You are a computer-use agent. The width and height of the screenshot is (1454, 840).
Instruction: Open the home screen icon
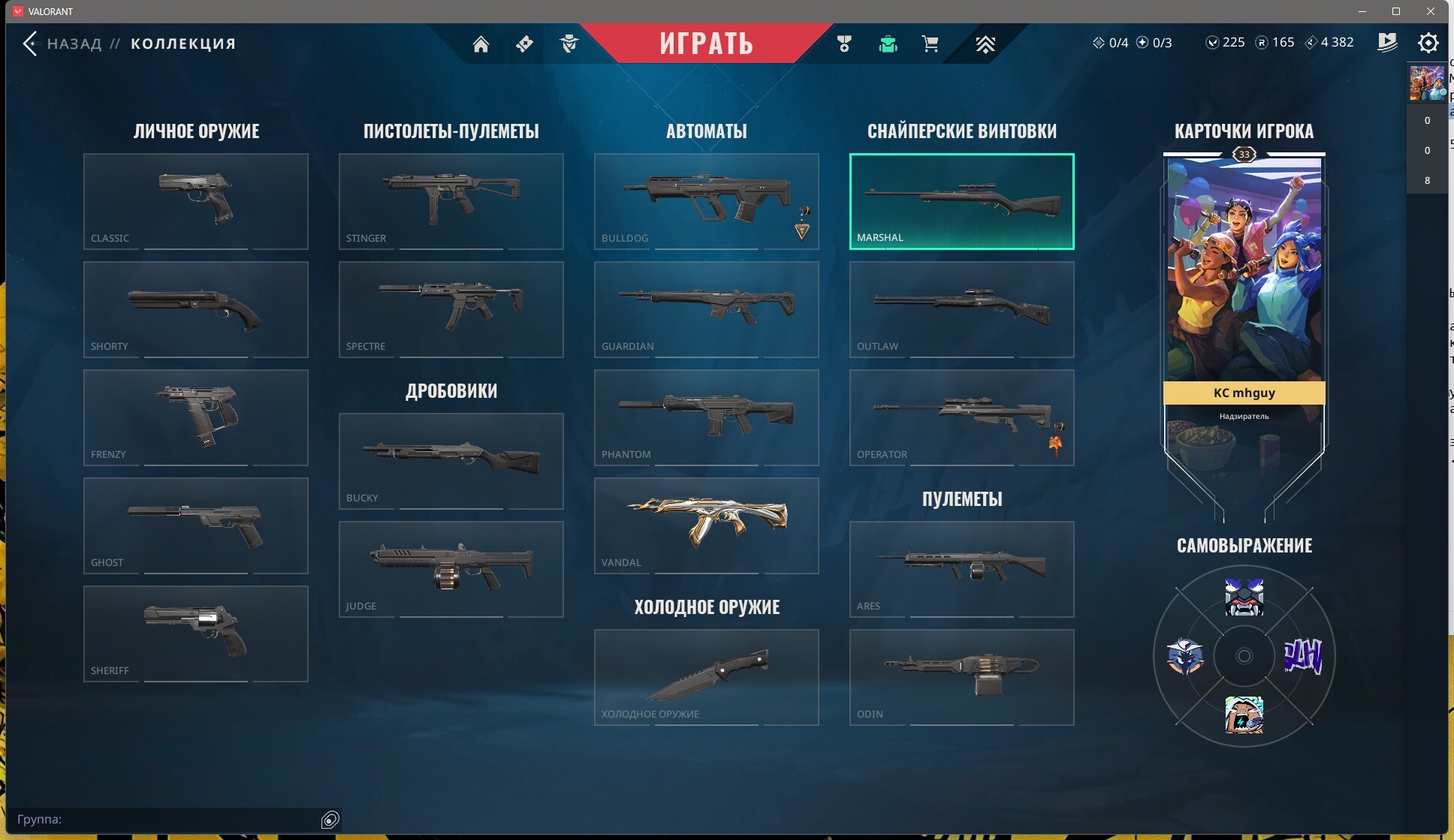[x=481, y=44]
